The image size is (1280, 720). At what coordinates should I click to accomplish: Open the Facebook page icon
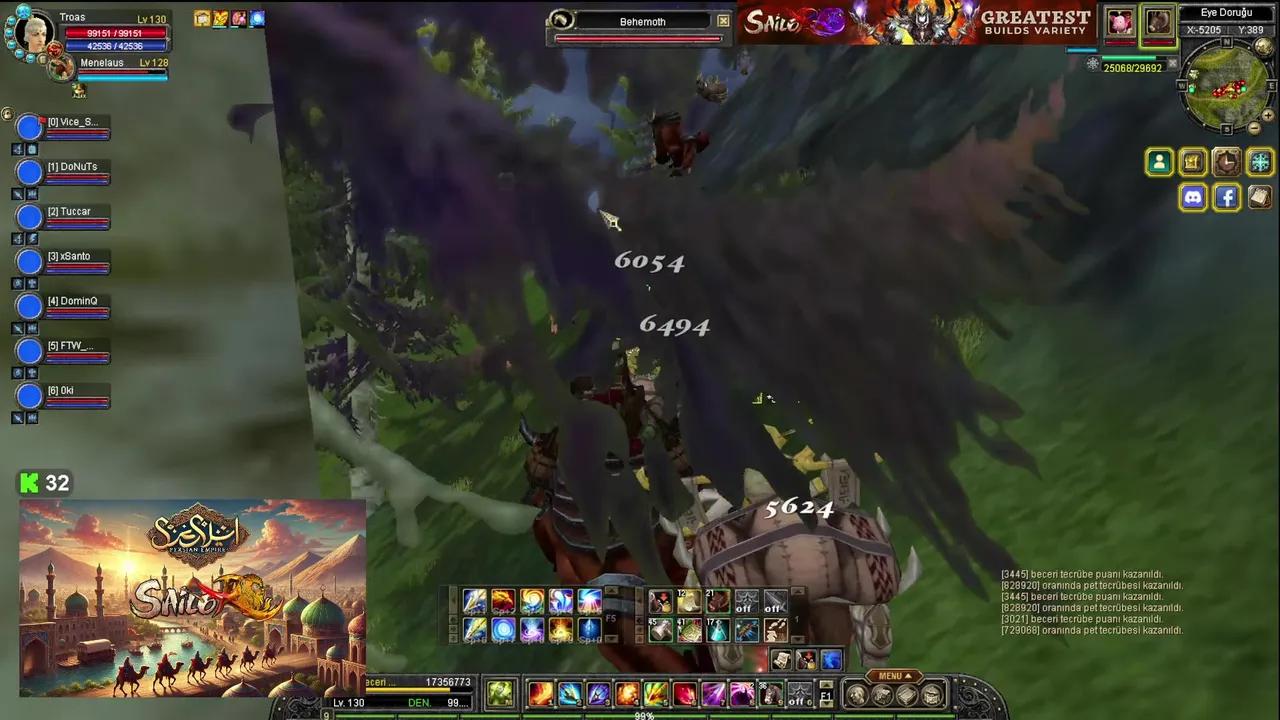tap(1226, 197)
